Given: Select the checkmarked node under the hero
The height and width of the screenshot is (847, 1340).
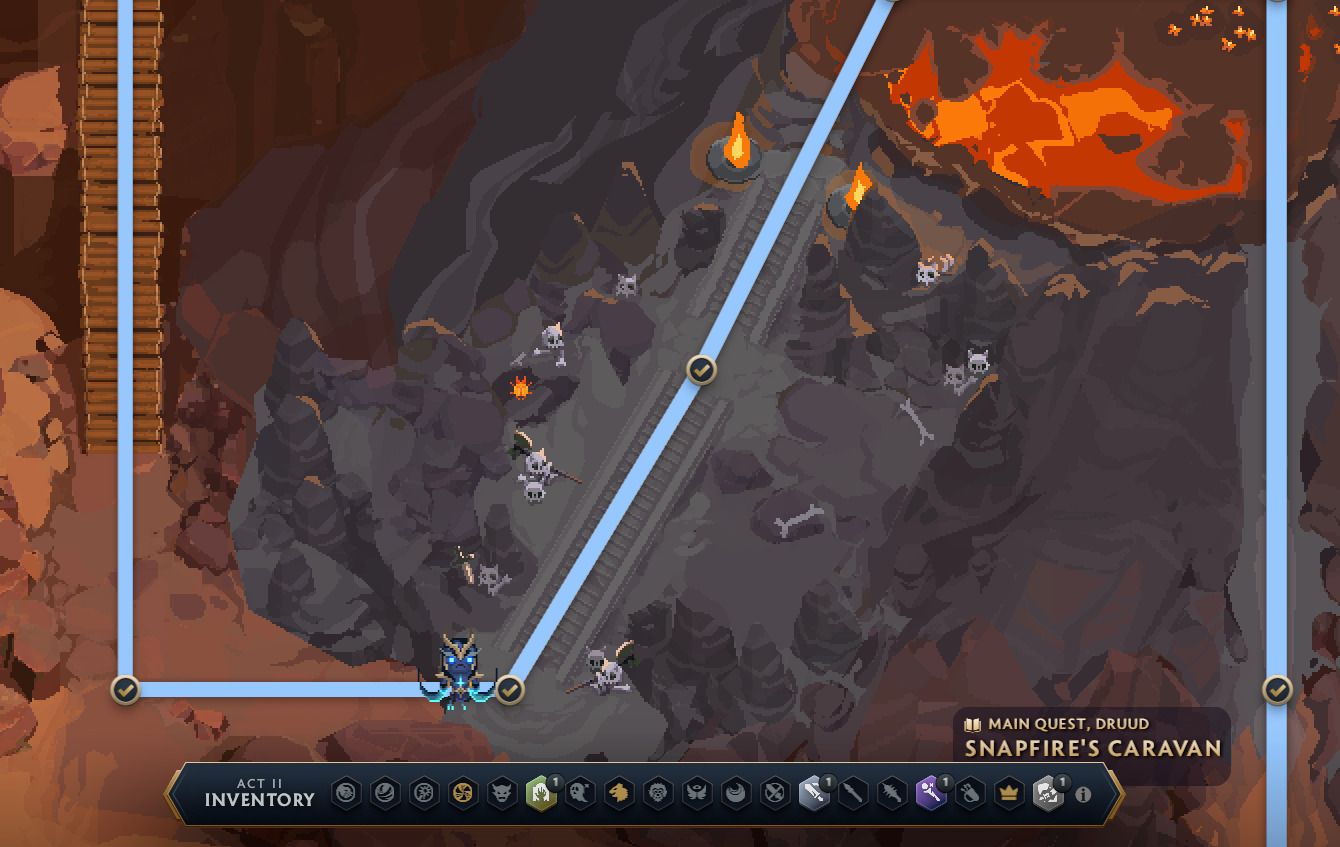Looking at the screenshot, I should (x=510, y=689).
